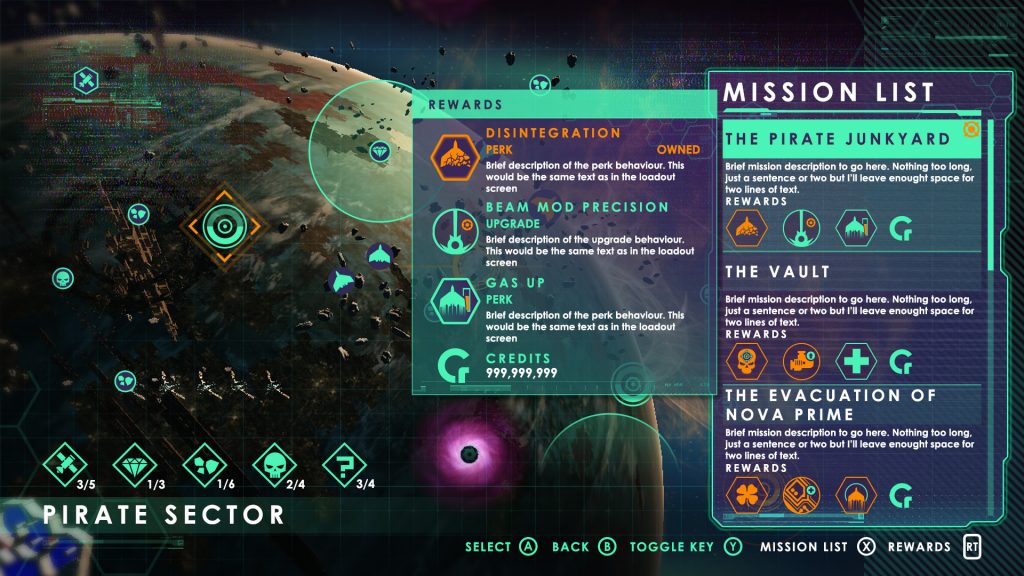The width and height of the screenshot is (1024, 576).
Task: Click the green cross reward under The Vault
Action: pyautogui.click(x=857, y=361)
